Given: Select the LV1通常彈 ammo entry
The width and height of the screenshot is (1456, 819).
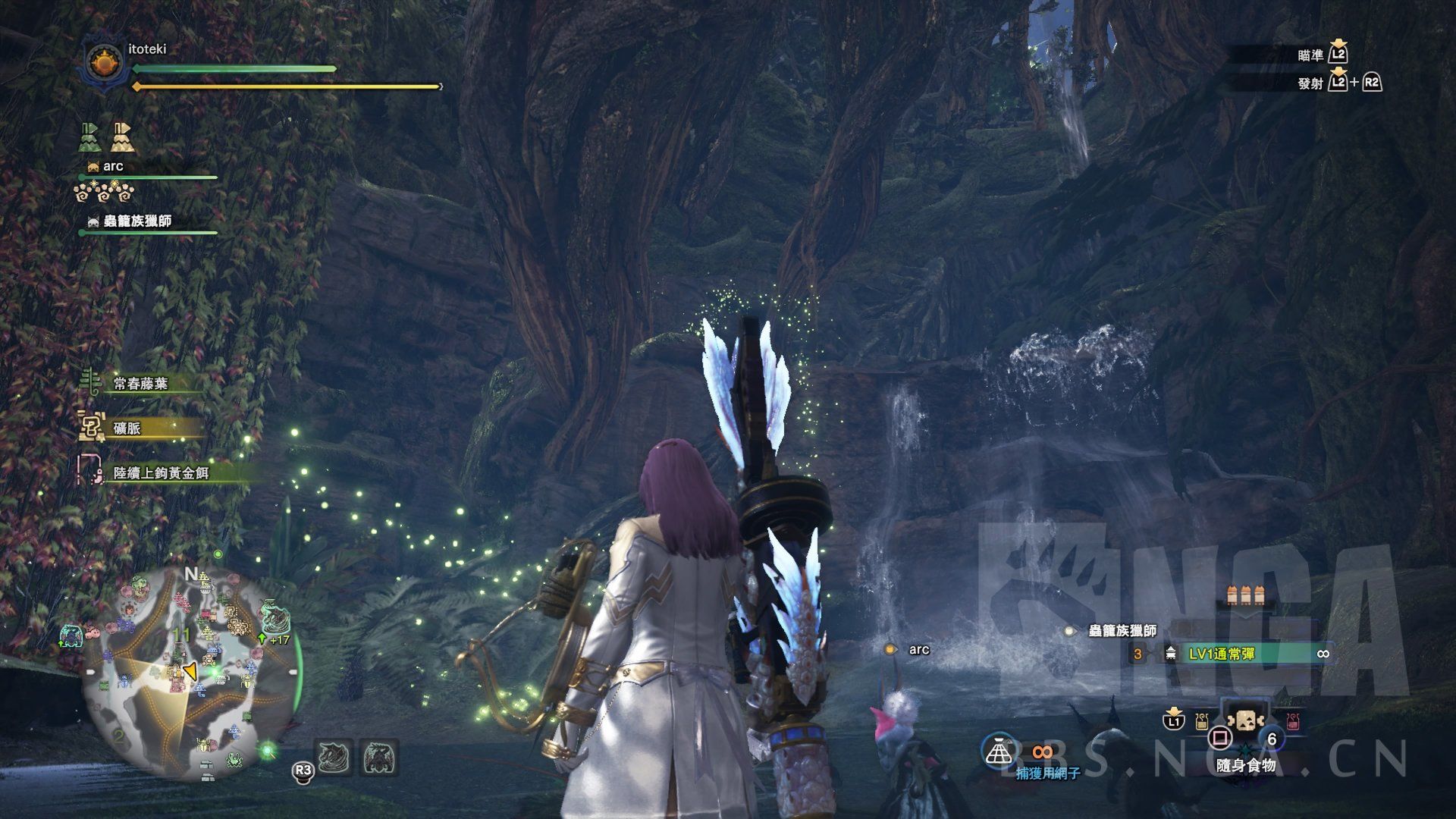Looking at the screenshot, I should click(x=1221, y=654).
